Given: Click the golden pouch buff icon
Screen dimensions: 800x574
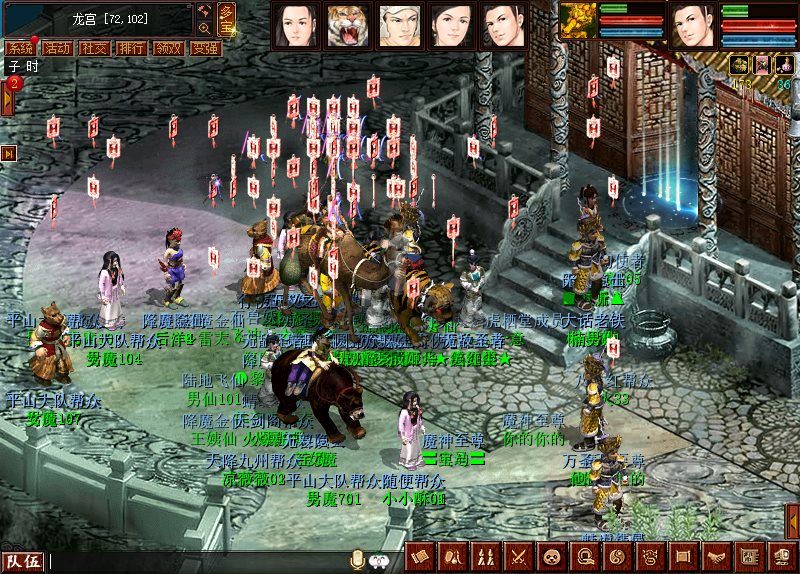Looking at the screenshot, I should coord(741,65).
